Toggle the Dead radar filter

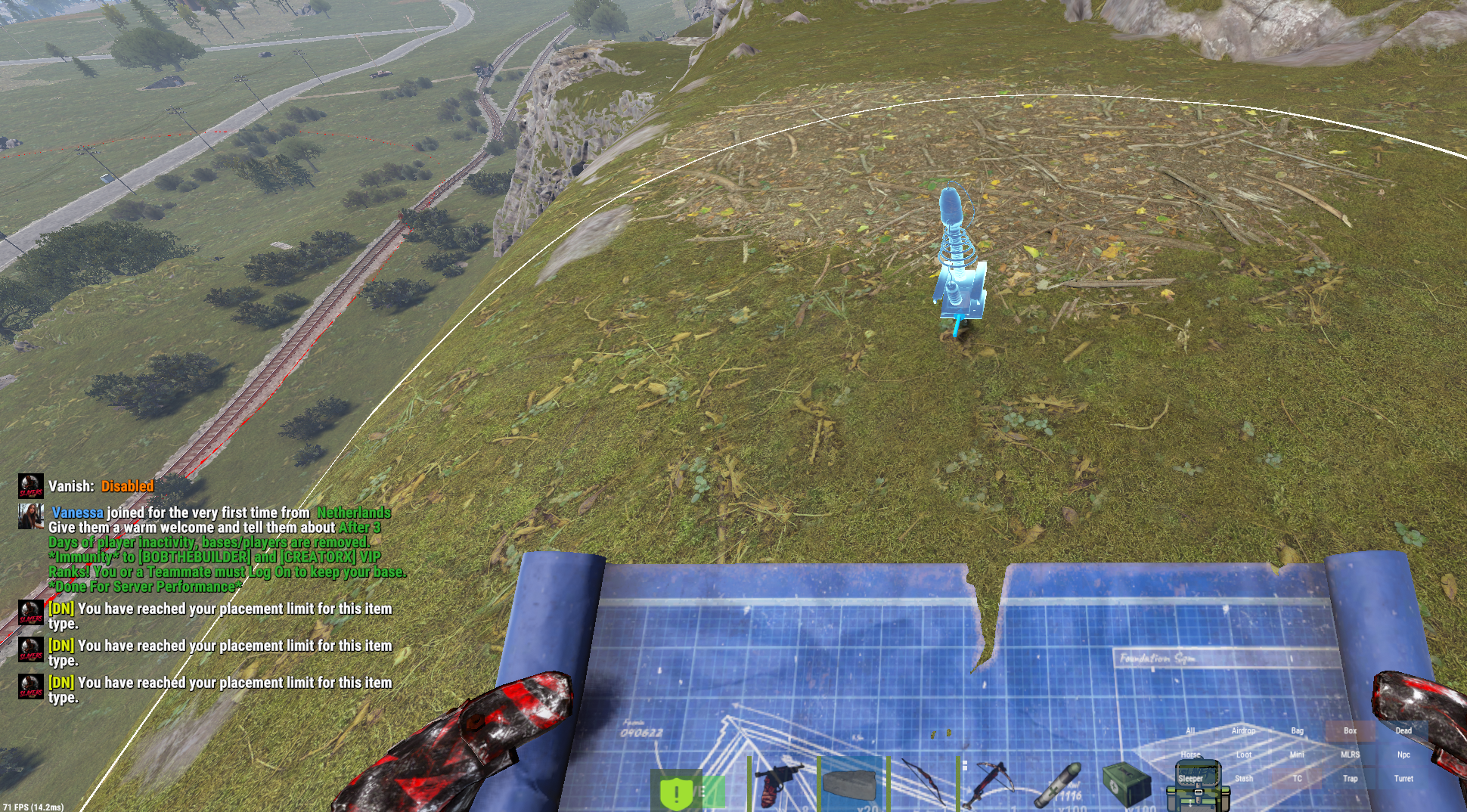(x=1403, y=731)
